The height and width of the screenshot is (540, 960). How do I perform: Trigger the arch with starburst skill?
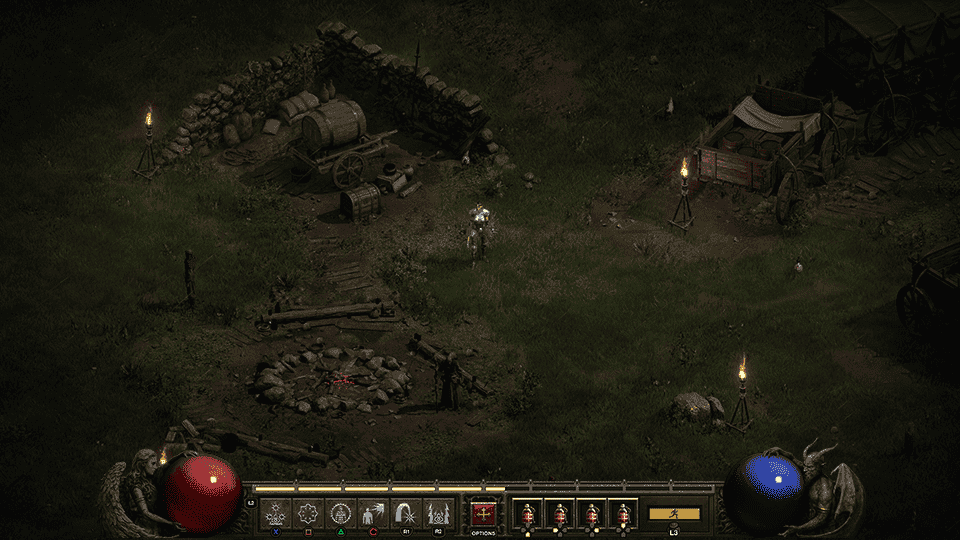coord(405,514)
